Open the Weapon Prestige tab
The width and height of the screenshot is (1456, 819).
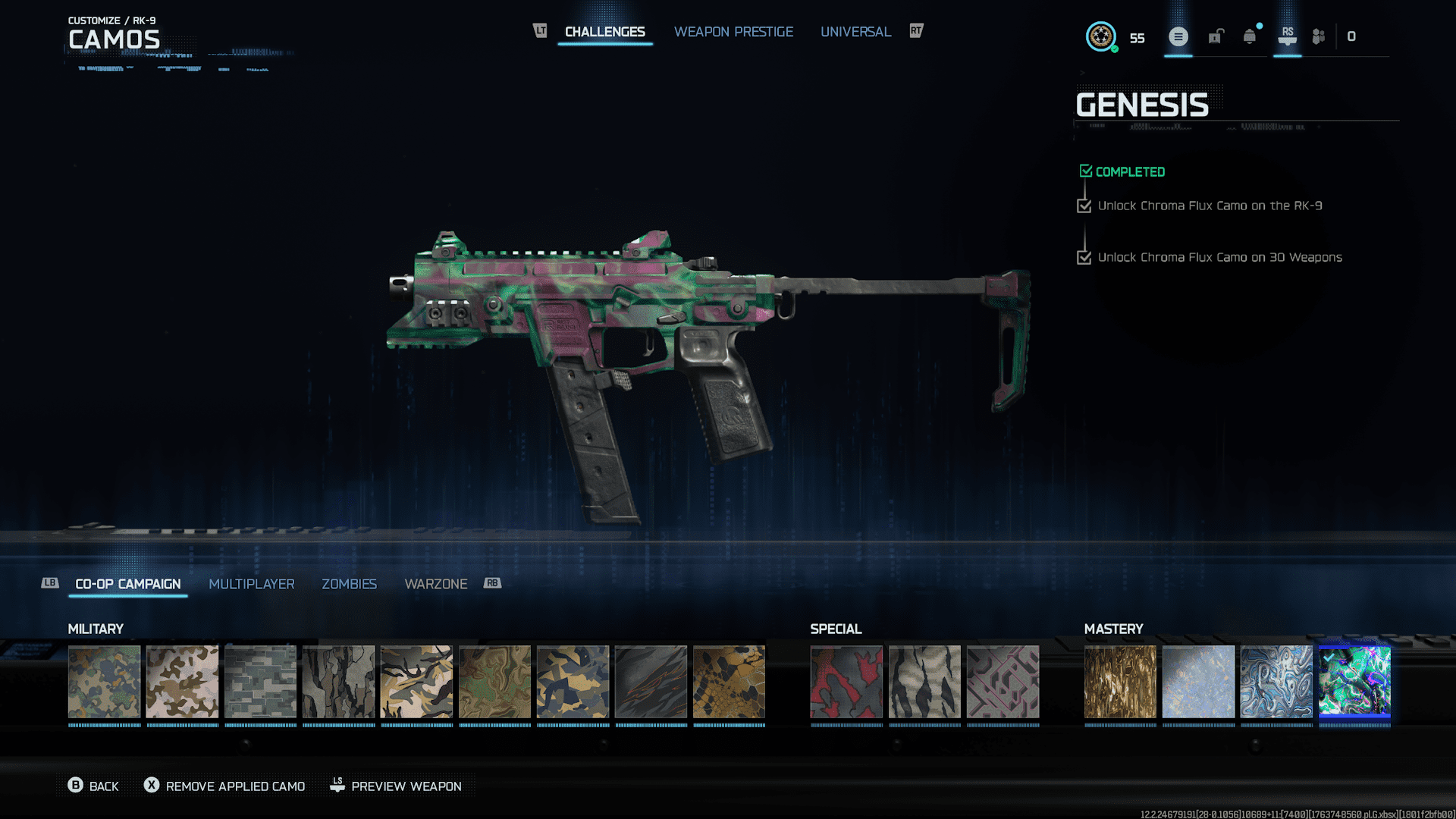(733, 32)
